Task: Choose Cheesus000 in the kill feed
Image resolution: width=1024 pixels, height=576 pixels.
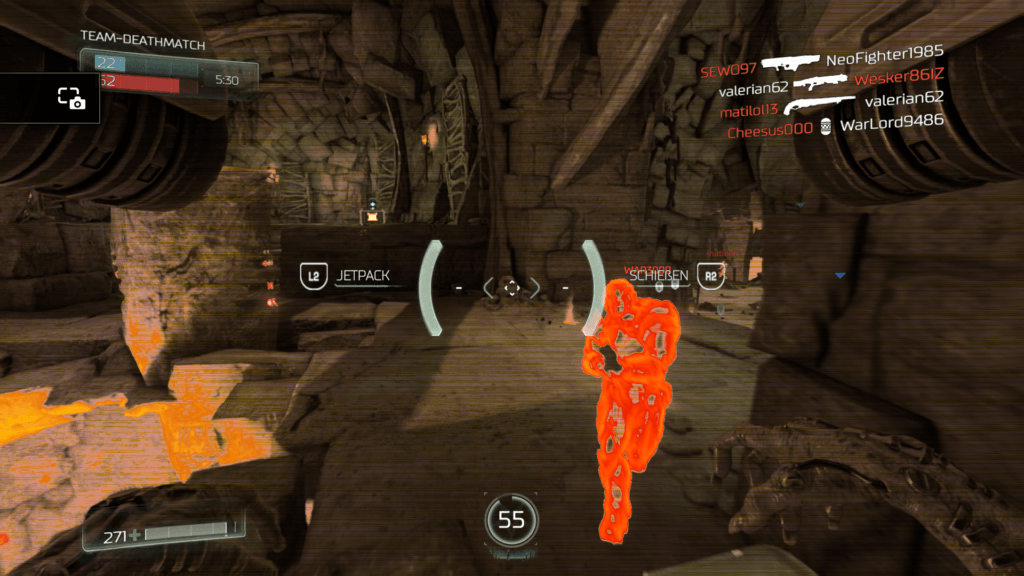Action: pos(770,131)
